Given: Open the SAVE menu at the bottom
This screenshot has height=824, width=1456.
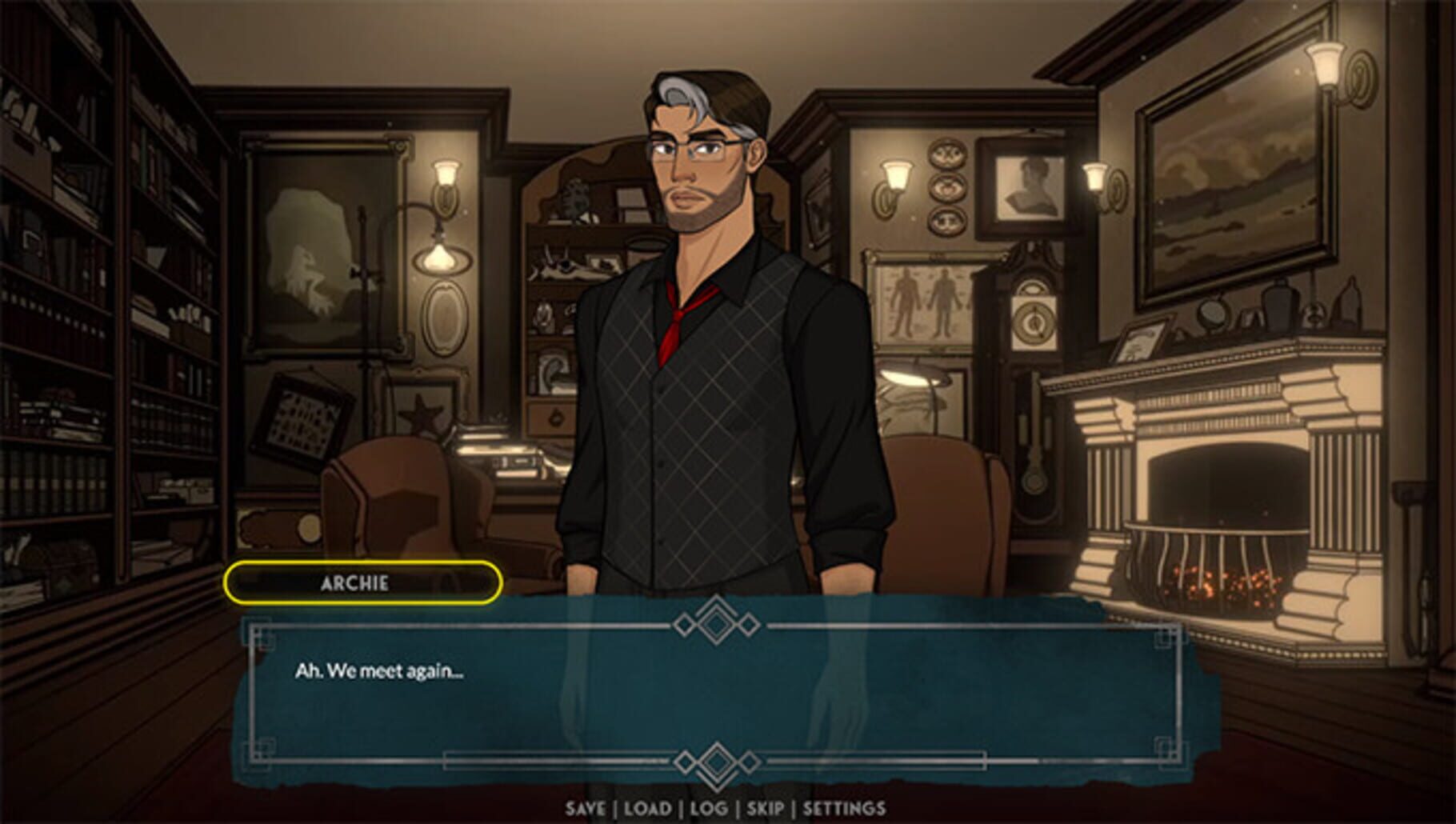Looking at the screenshot, I should pos(589,810).
